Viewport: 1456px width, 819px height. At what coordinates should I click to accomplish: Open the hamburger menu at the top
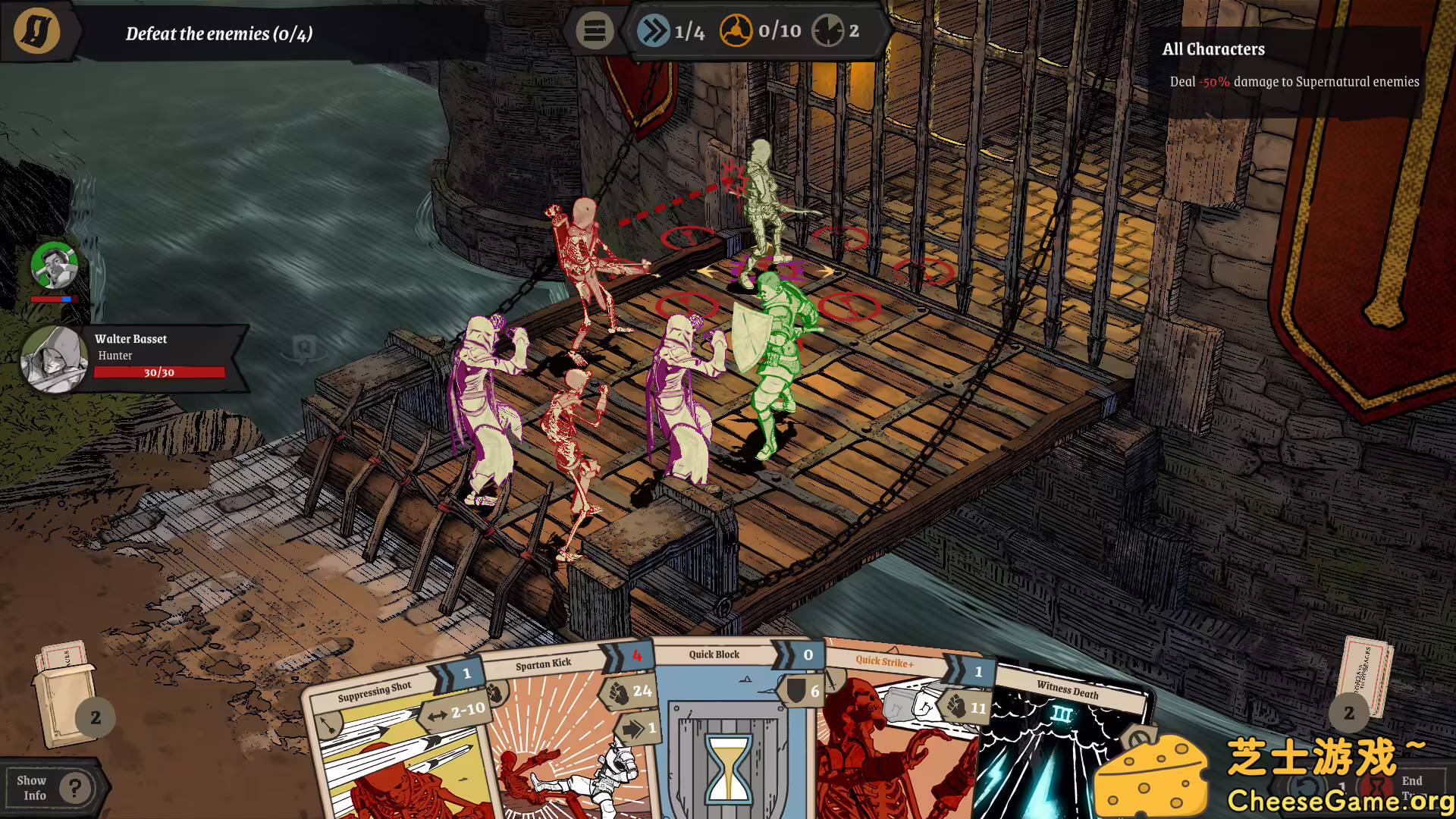click(595, 31)
